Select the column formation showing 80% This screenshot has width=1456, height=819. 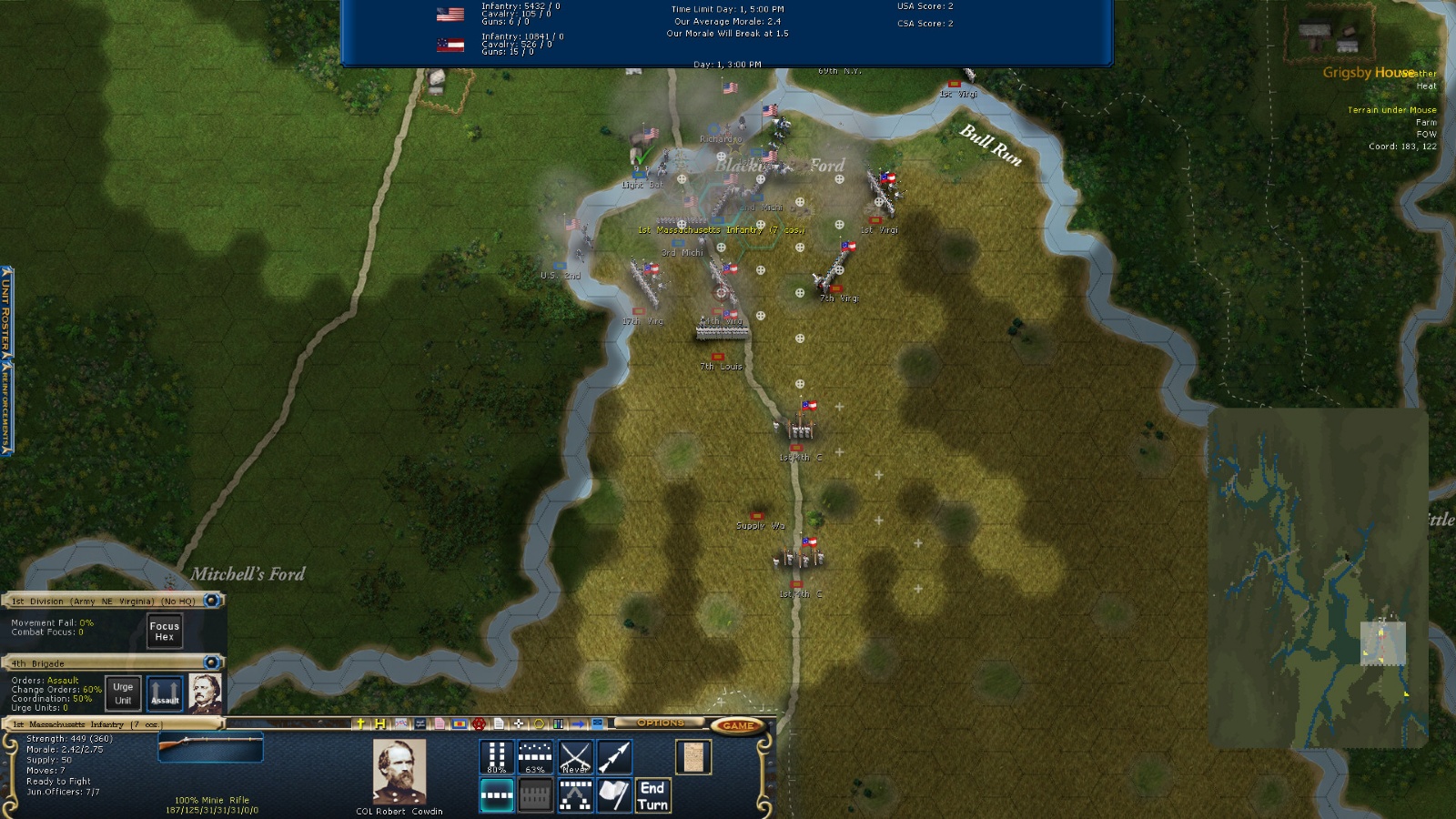[497, 757]
